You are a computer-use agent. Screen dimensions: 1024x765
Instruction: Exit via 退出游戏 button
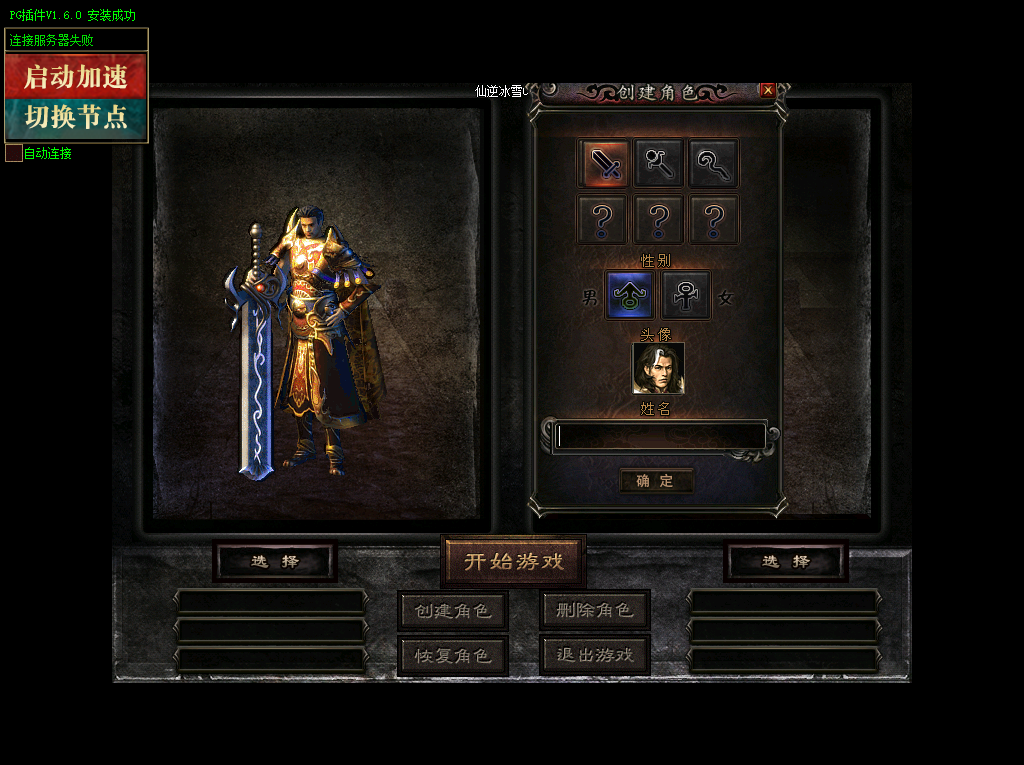coord(595,655)
